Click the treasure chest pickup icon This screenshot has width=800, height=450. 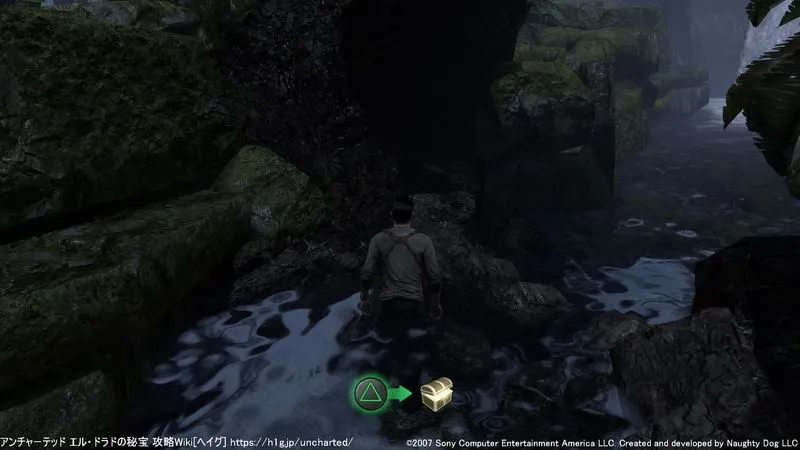(x=436, y=394)
